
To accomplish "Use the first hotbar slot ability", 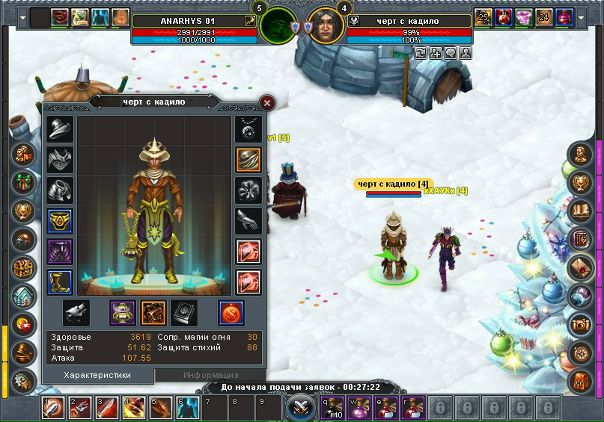I will click(55, 407).
